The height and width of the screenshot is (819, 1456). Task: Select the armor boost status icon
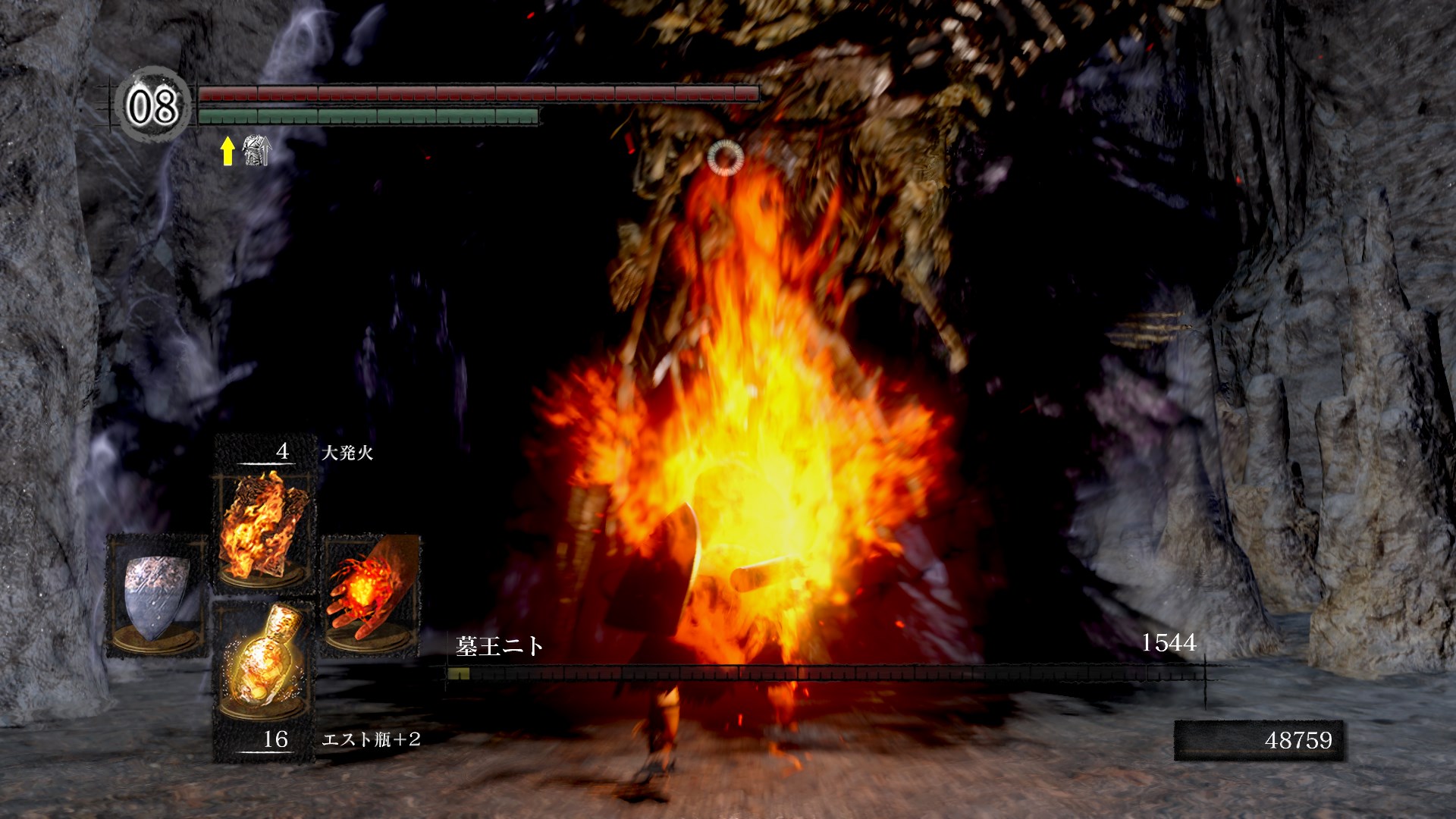(x=256, y=150)
